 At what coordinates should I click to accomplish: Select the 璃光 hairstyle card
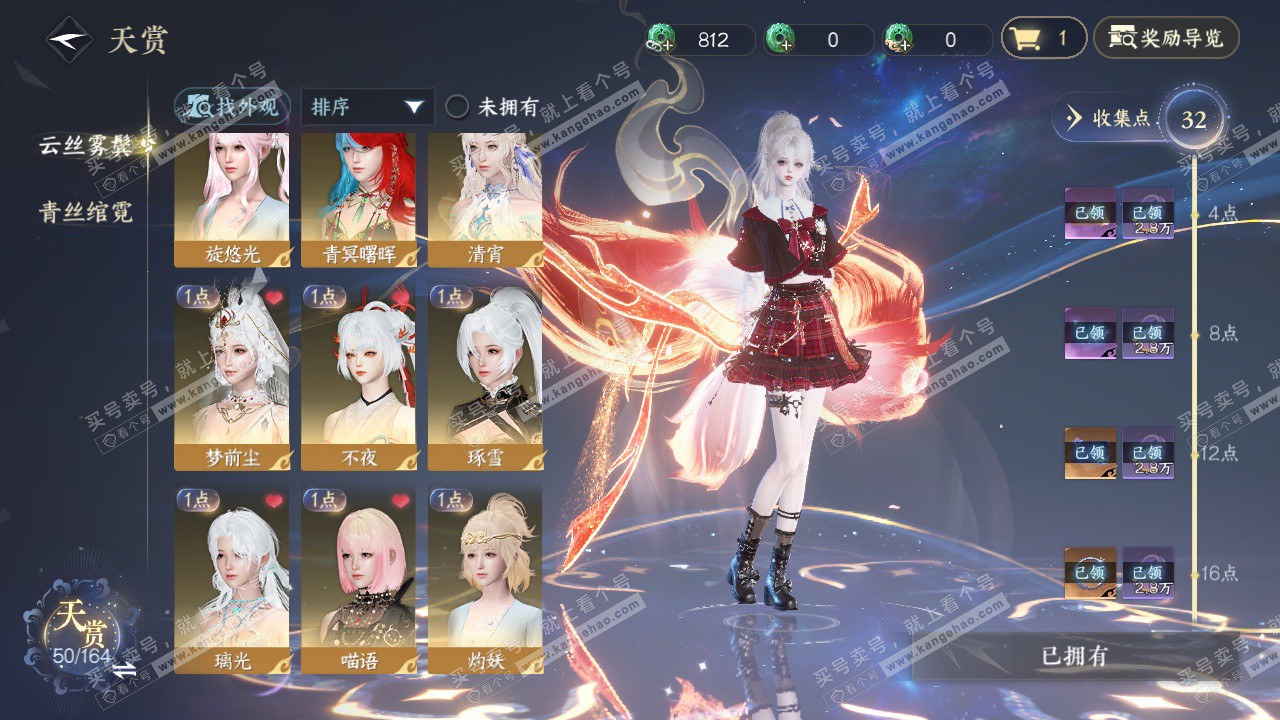pos(232,580)
